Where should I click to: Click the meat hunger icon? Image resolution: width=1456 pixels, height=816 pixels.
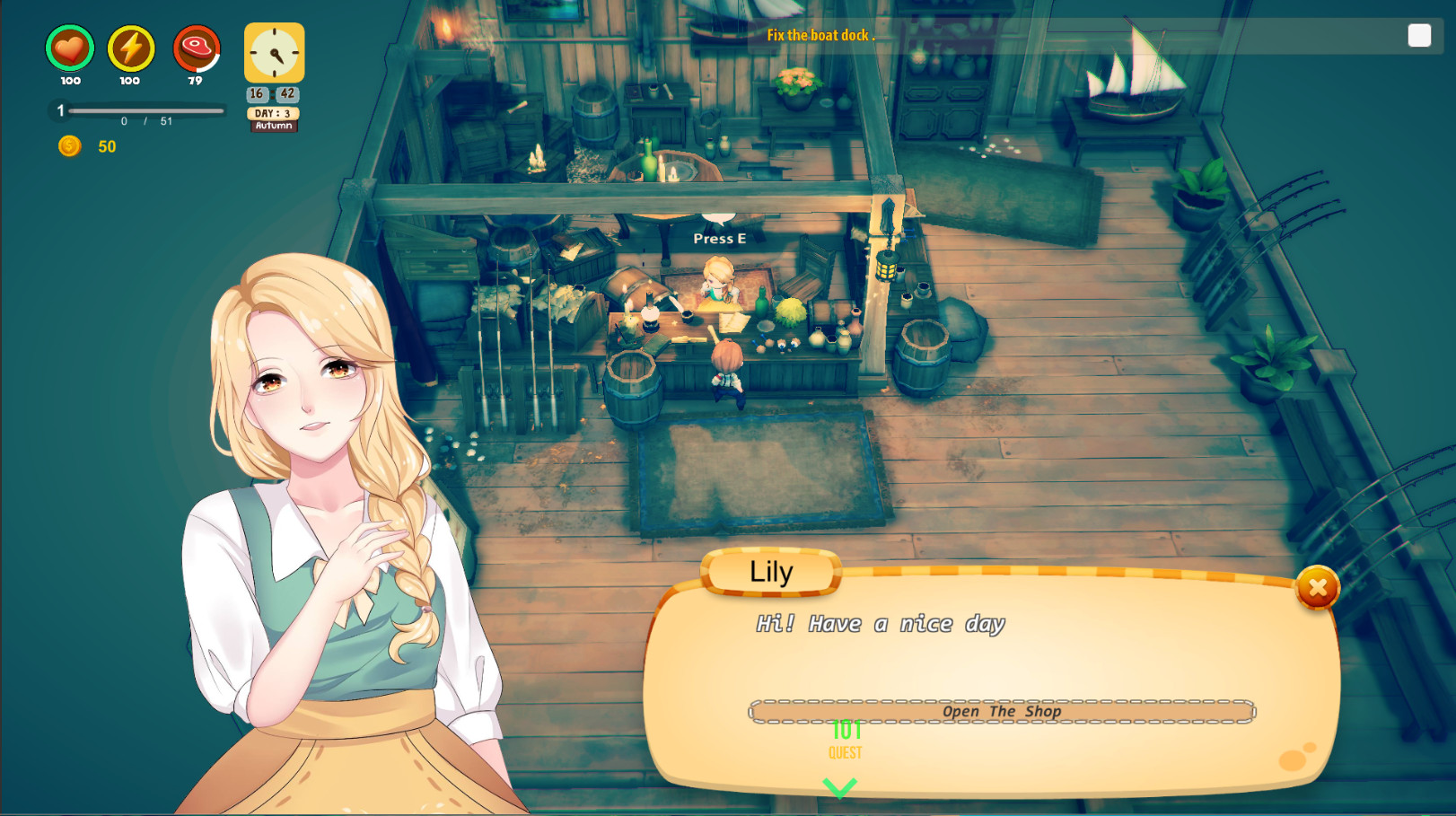pos(197,49)
